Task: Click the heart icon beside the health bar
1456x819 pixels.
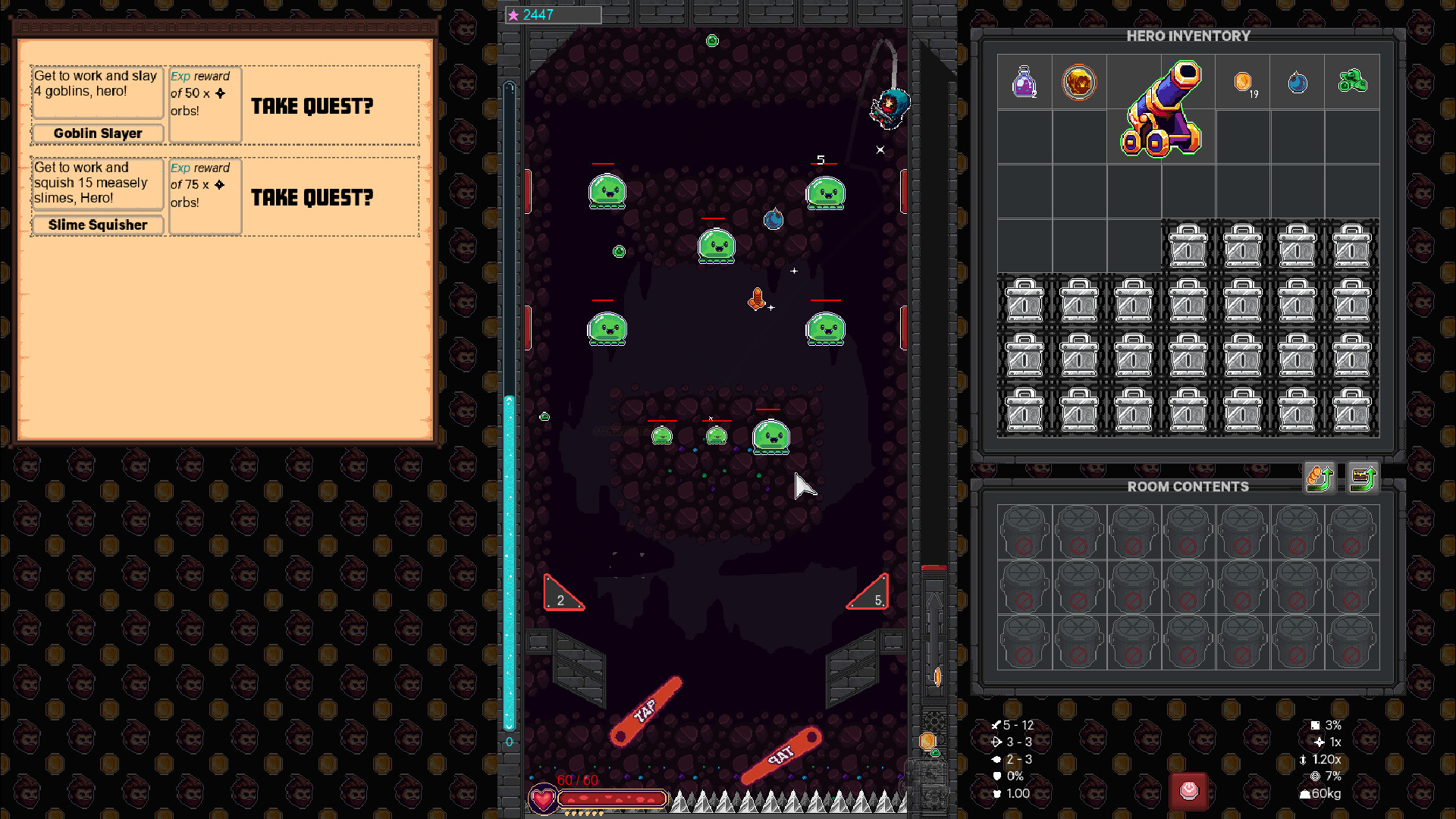Action: click(x=543, y=798)
